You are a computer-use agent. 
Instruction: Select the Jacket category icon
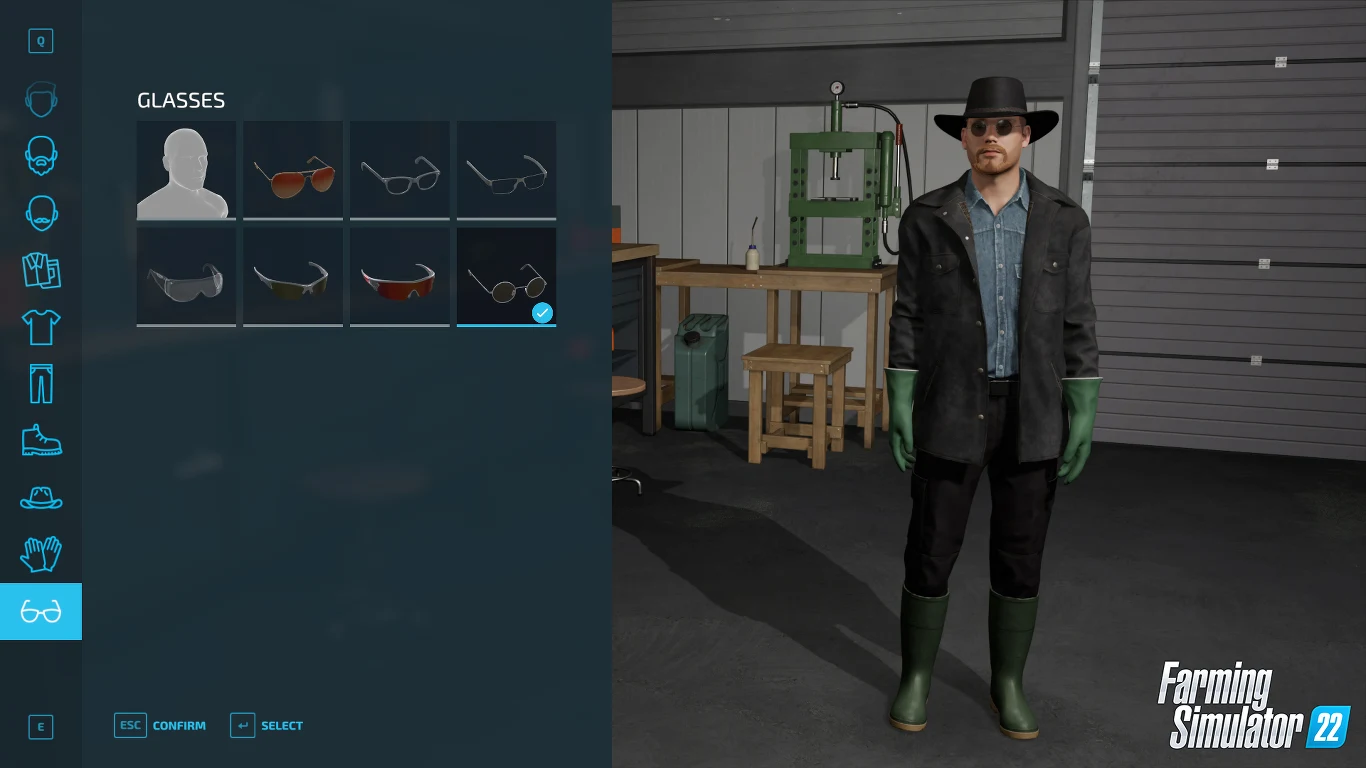click(41, 270)
